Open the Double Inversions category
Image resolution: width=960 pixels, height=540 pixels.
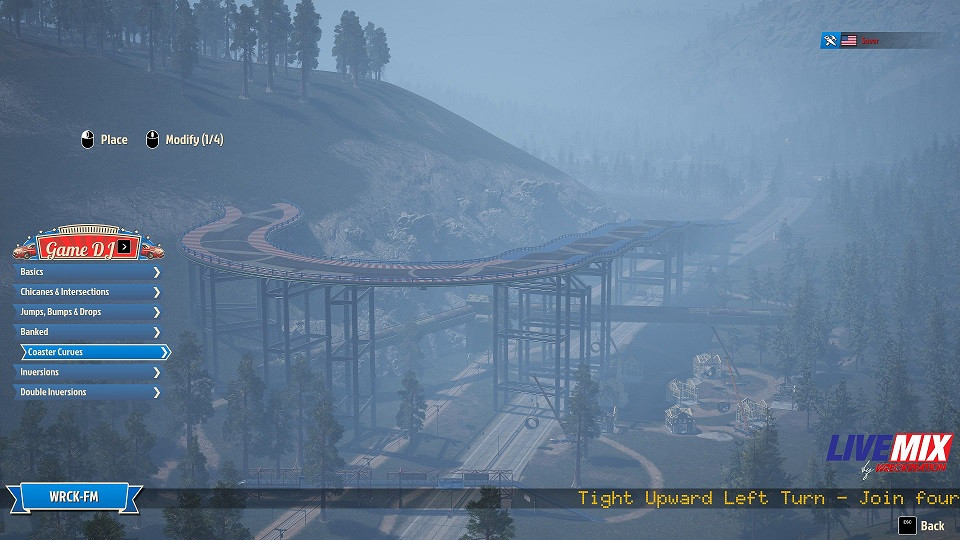point(87,392)
